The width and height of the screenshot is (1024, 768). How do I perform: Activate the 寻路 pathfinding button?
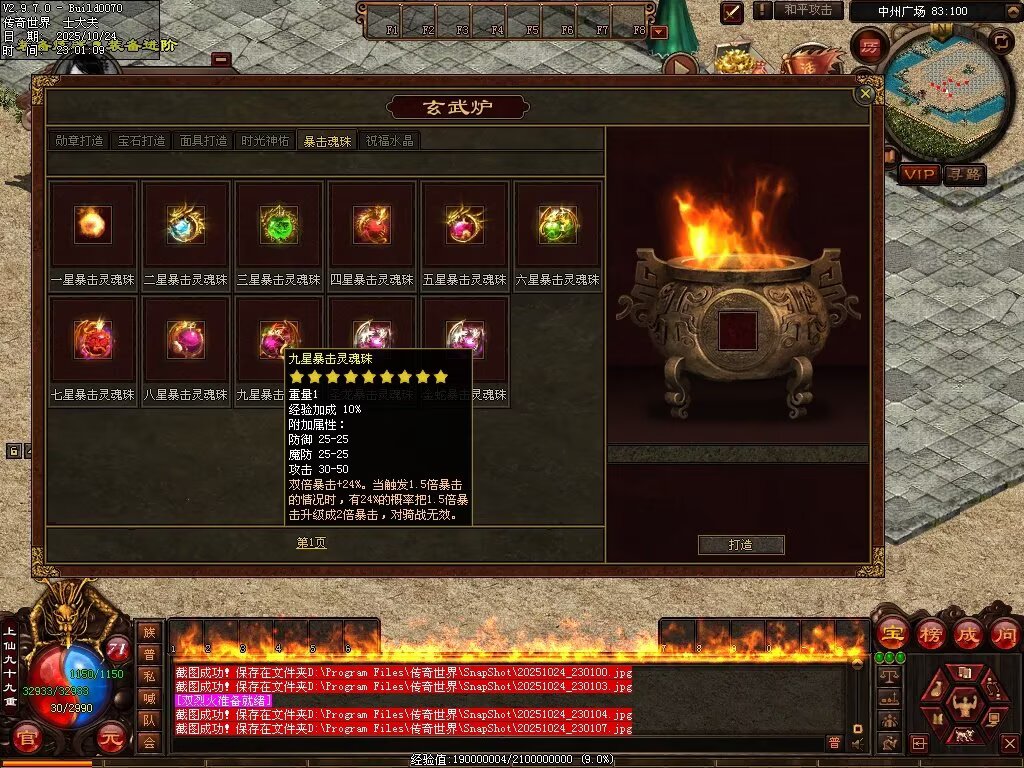(964, 174)
